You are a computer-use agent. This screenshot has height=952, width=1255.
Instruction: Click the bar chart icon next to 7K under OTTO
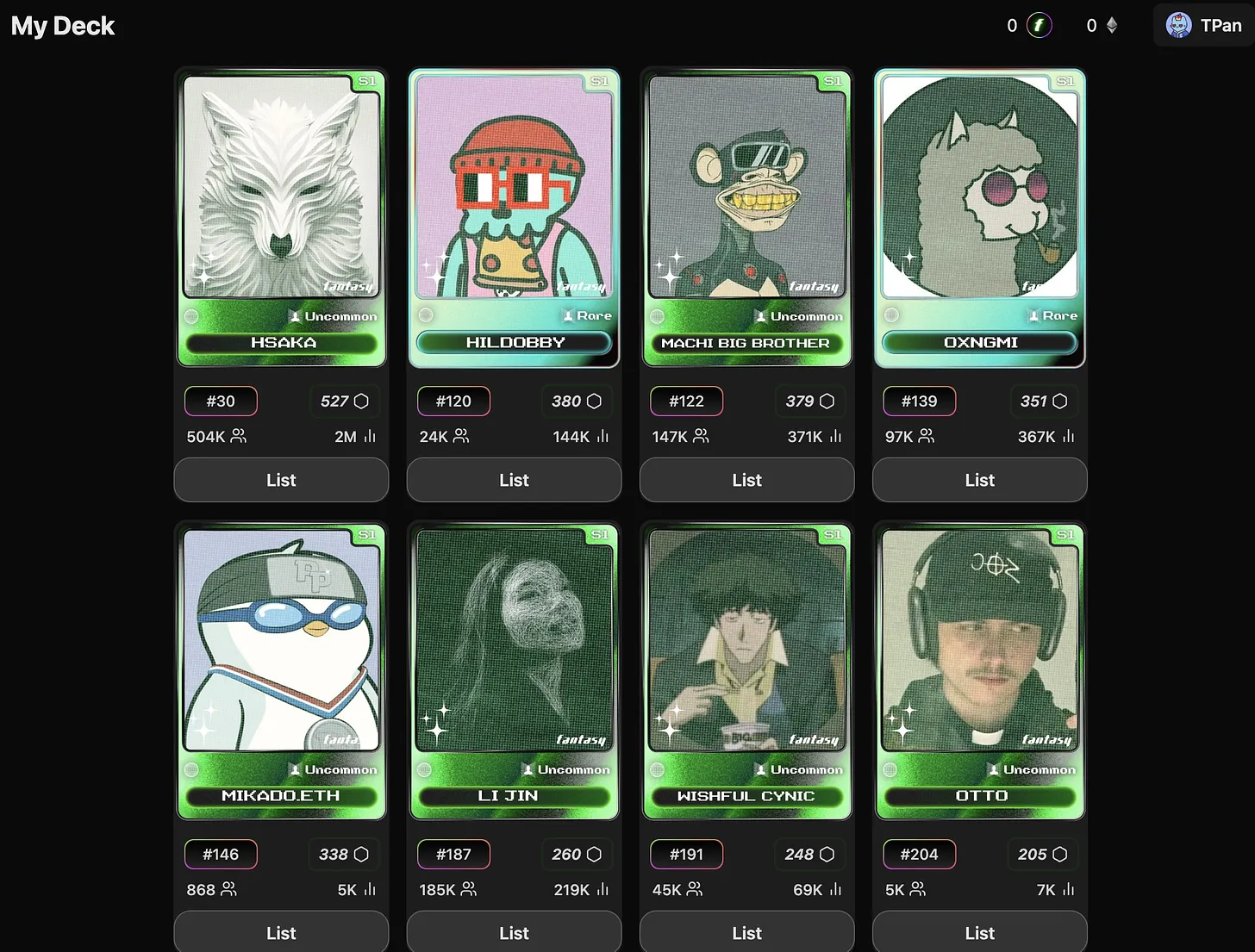tap(1067, 890)
